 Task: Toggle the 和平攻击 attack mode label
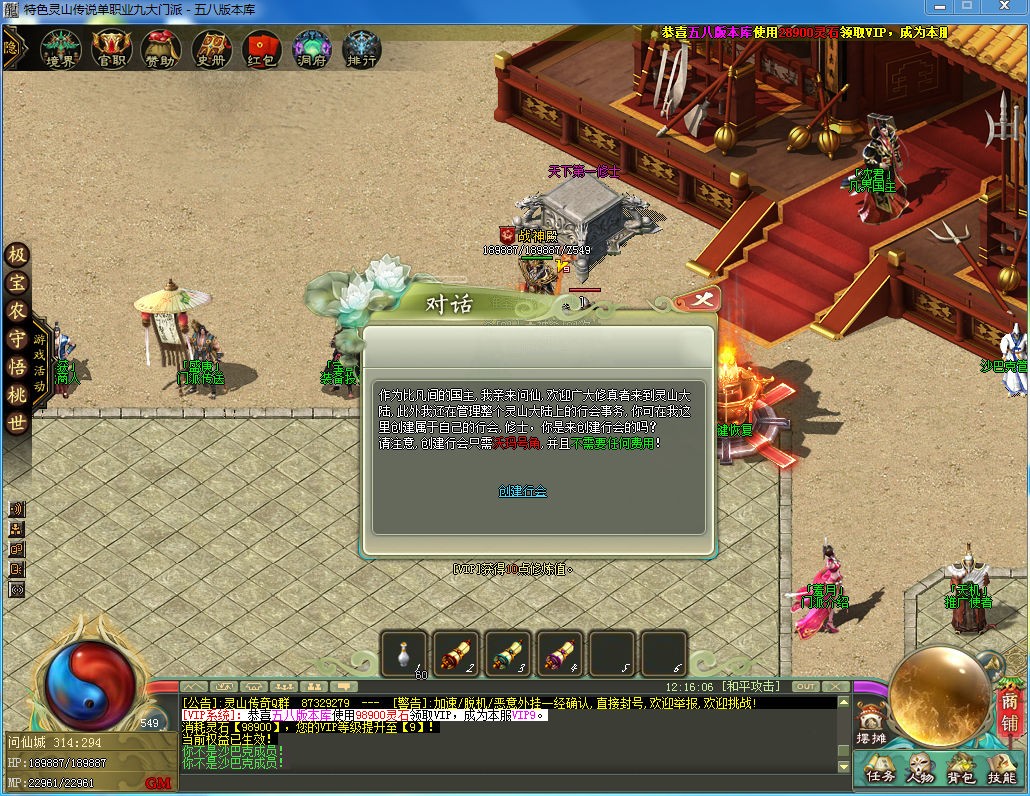point(752,687)
